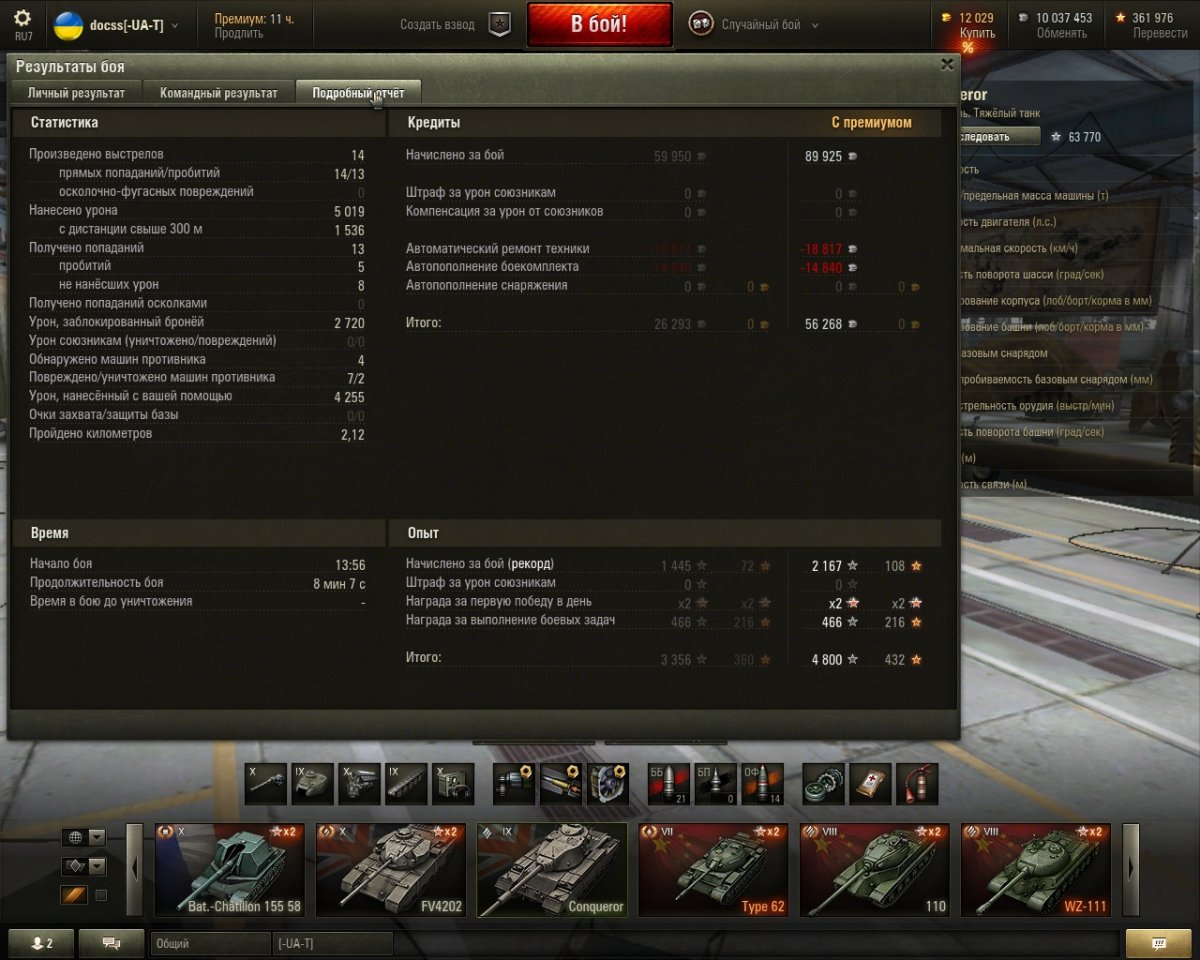Open the Командный результат tab

(x=219, y=93)
